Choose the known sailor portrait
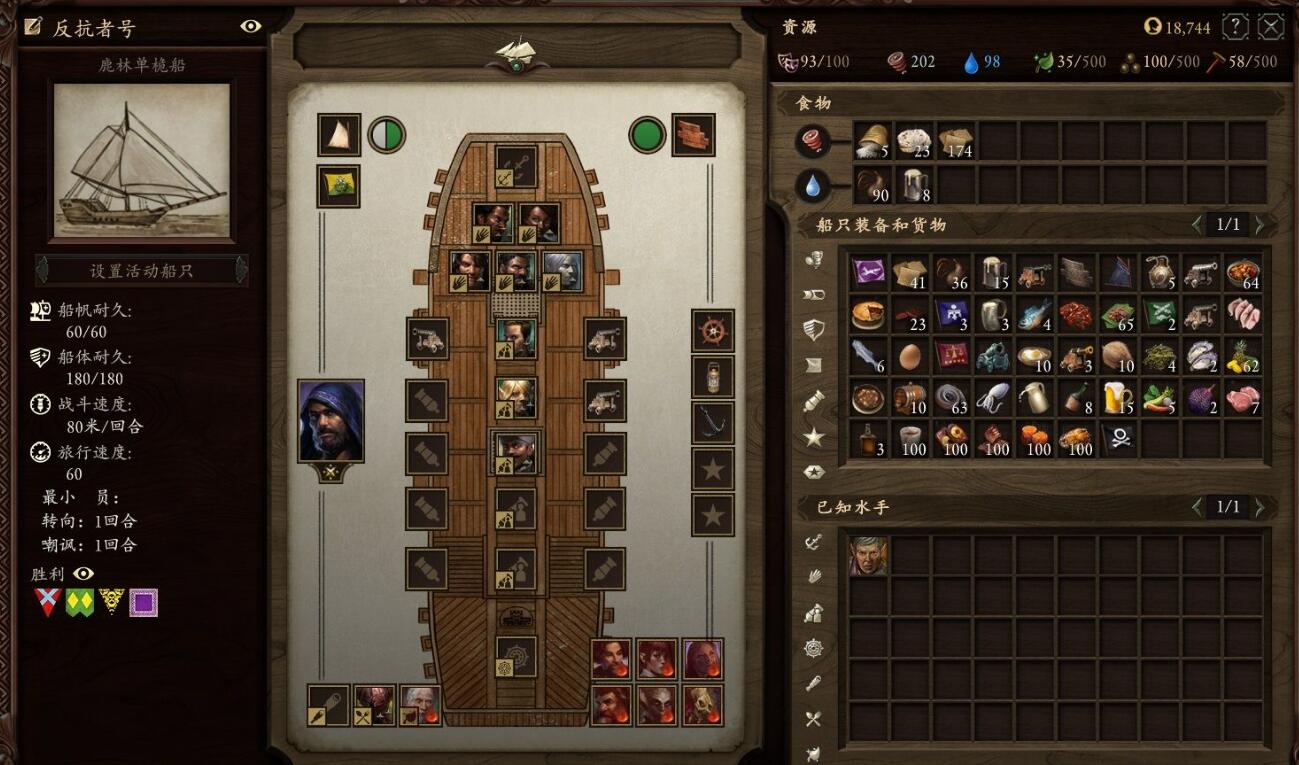This screenshot has height=765, width=1299. (868, 555)
